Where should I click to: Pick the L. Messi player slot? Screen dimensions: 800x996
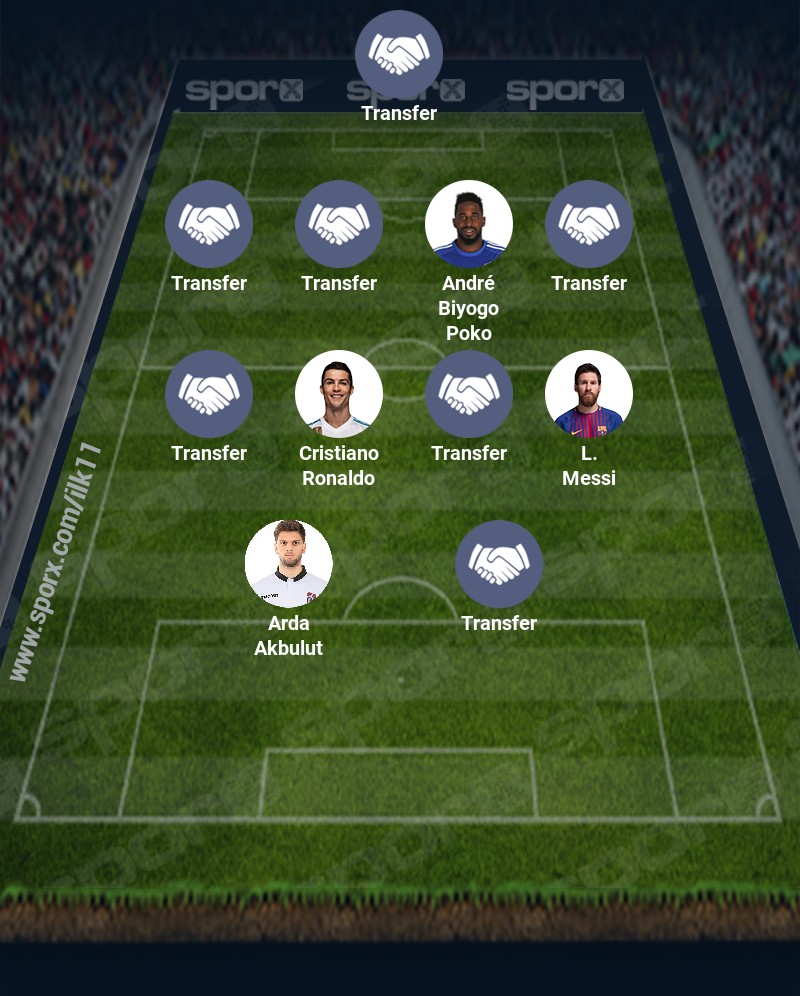589,394
